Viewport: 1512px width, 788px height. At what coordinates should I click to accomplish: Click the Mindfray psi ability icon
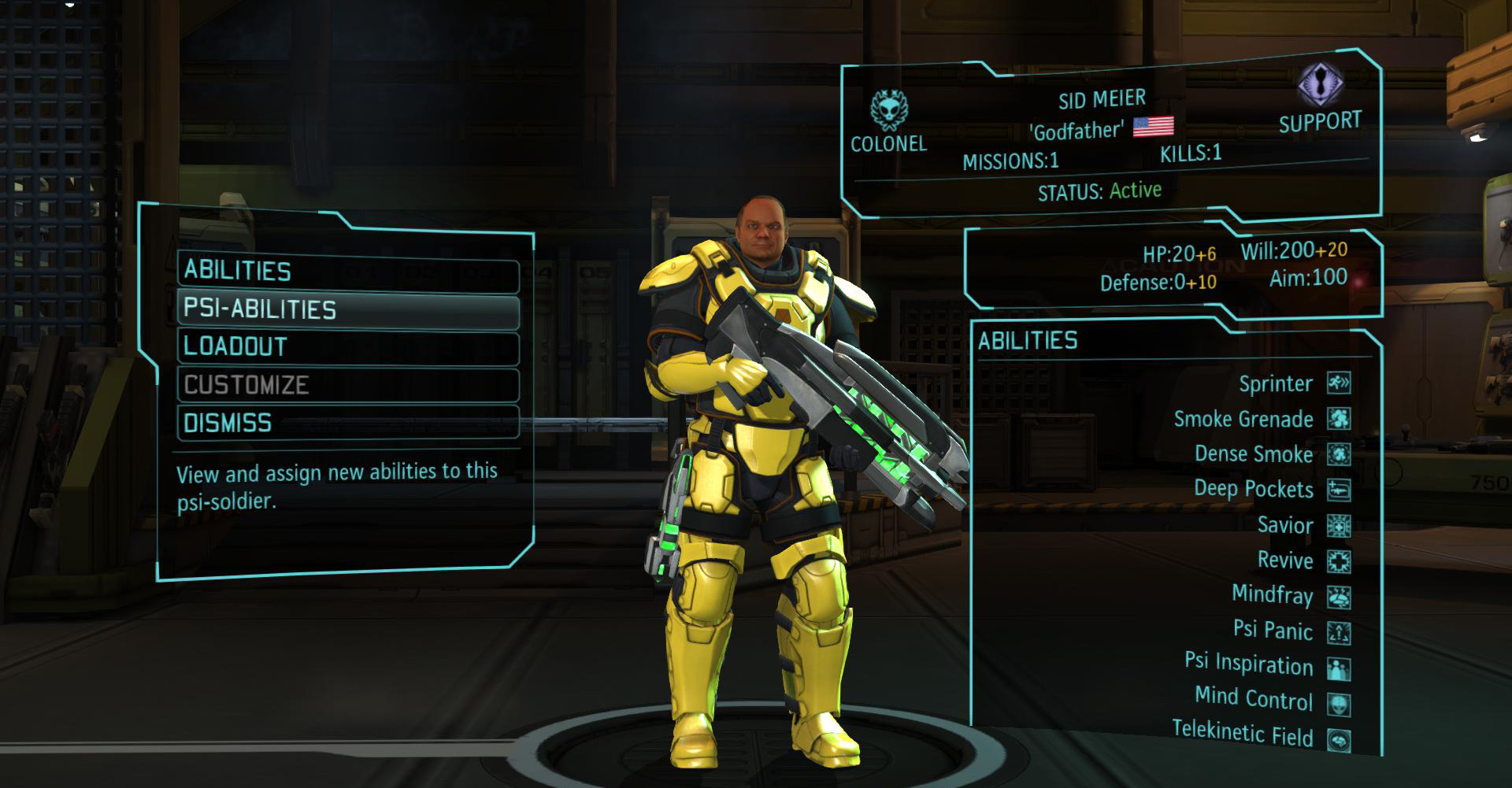(x=1338, y=597)
